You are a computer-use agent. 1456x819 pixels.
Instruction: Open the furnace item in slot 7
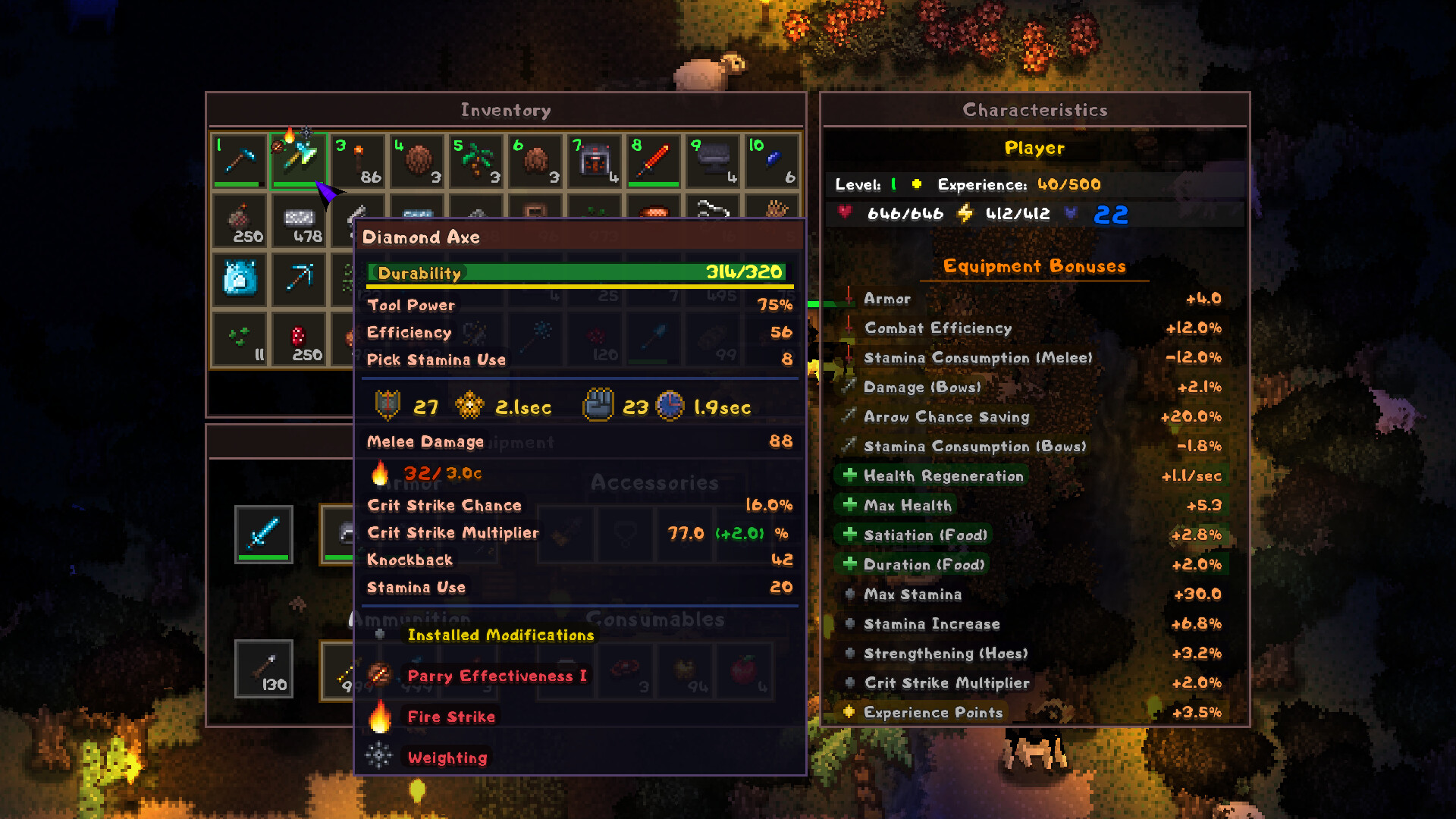point(594,160)
